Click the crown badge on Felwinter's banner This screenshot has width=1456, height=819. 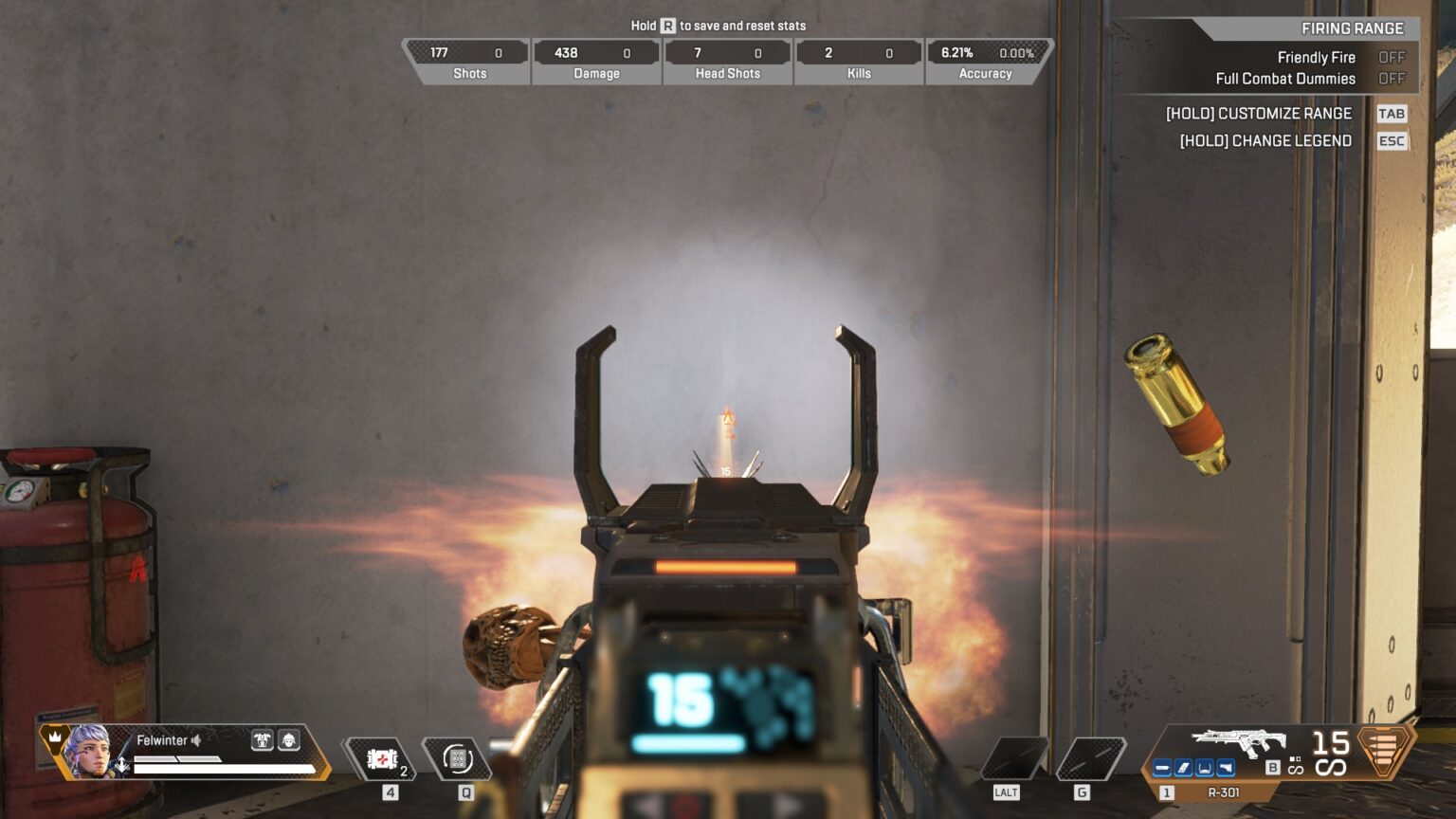(x=55, y=738)
